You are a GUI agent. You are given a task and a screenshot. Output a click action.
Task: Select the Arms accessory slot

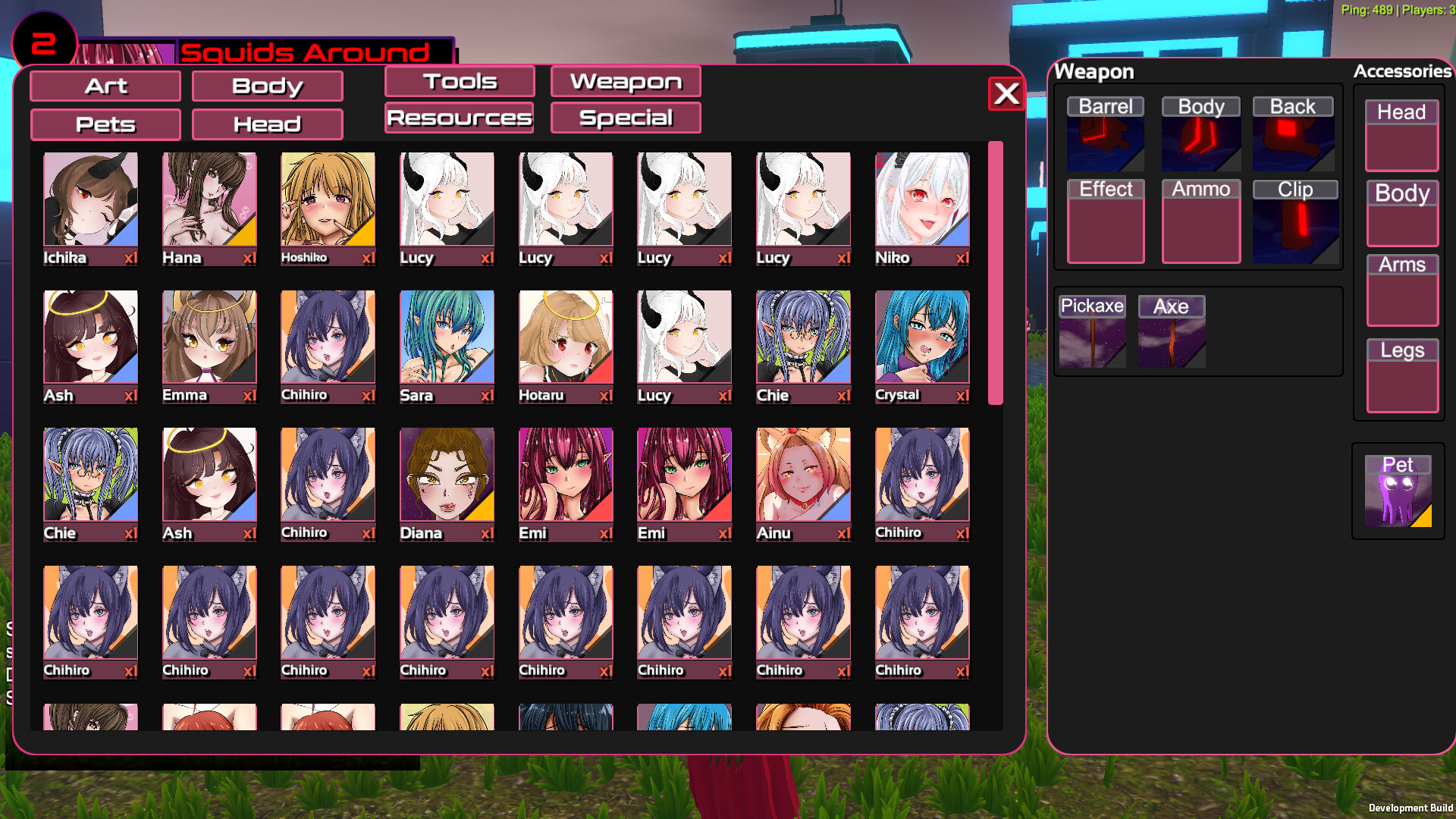click(x=1401, y=292)
